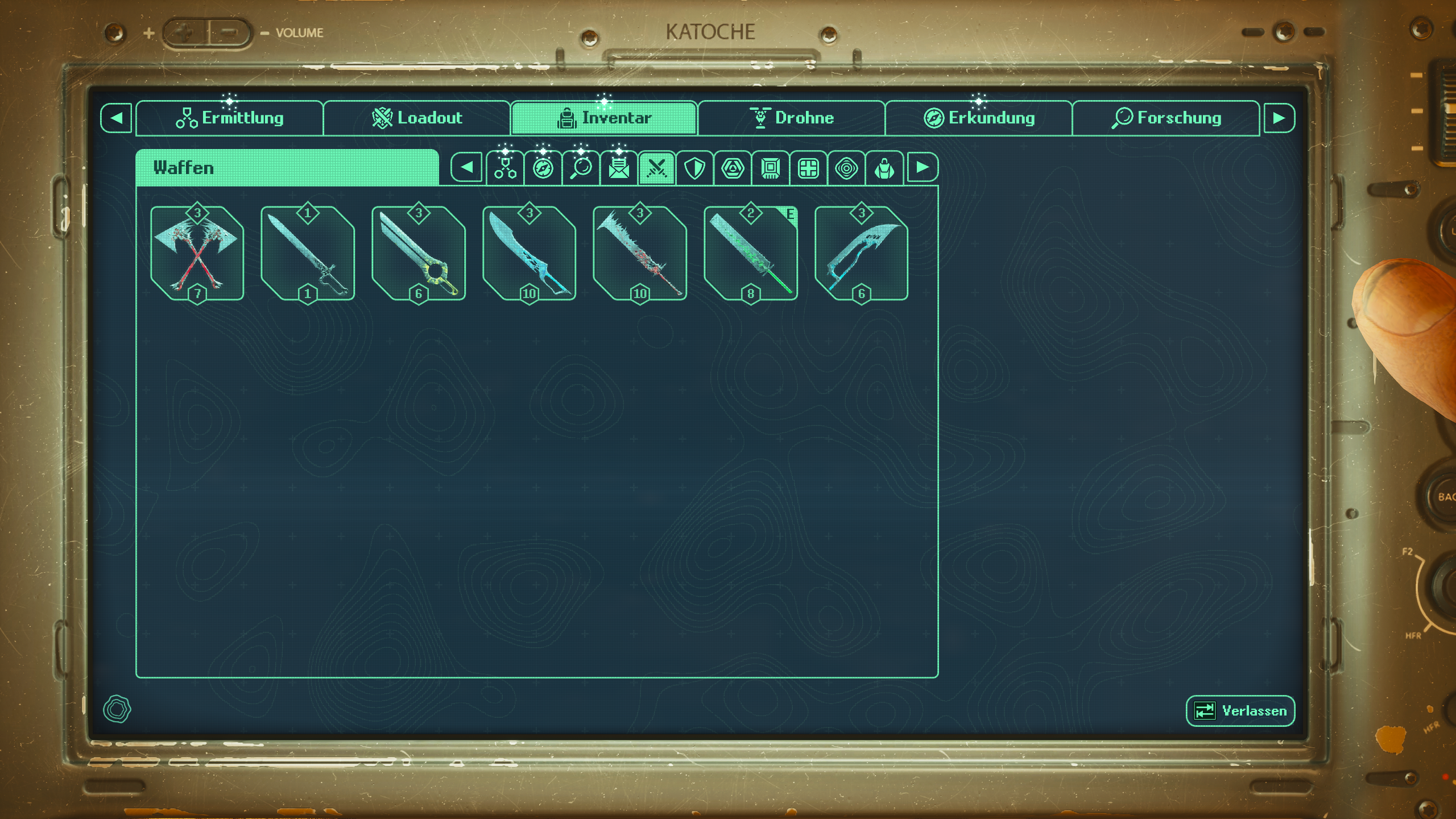
Task: Select the equipped green blade marked E
Action: pos(751,253)
